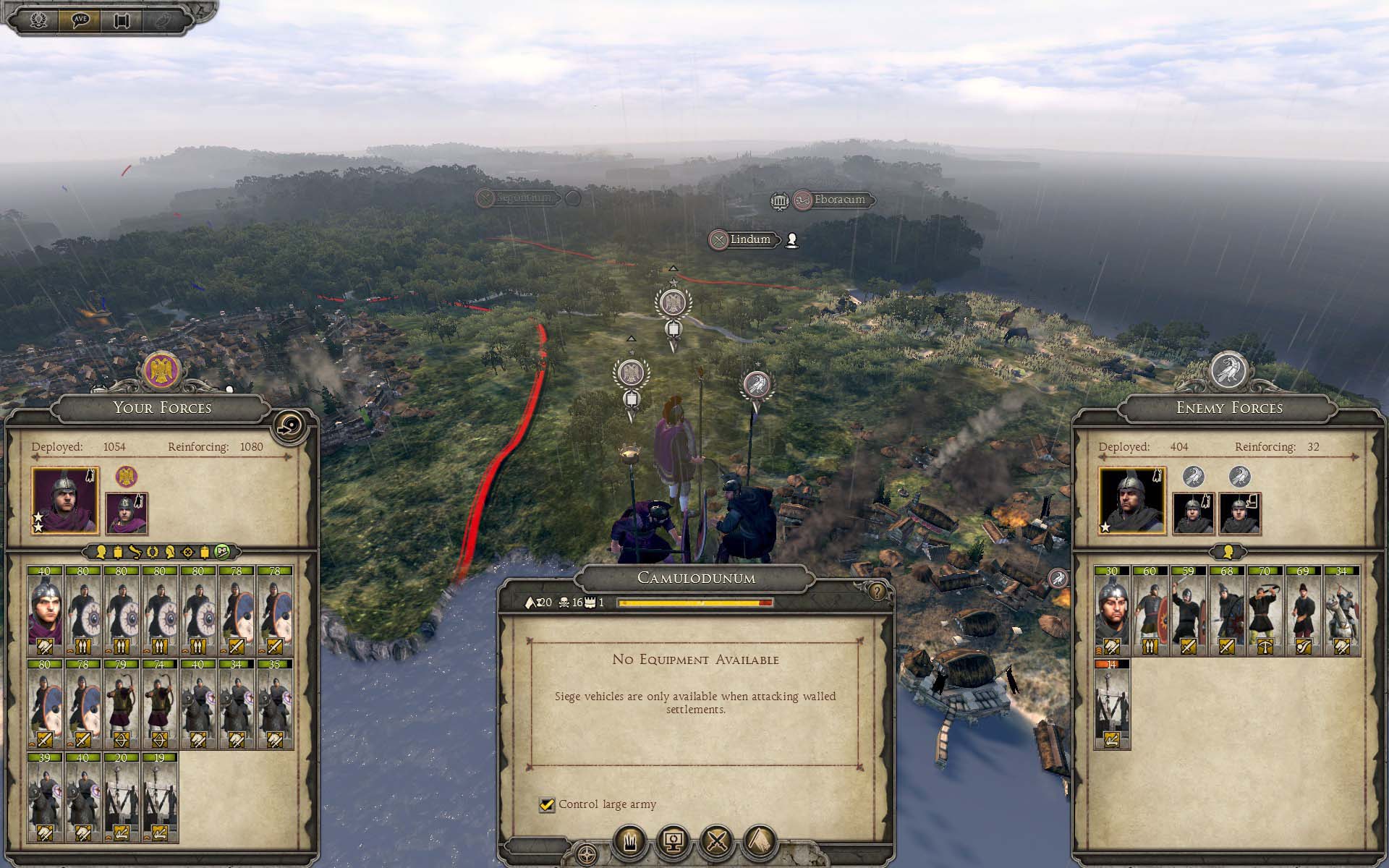1389x868 pixels.
Task: Click the compass icon below the battle panel
Action: 587,854
